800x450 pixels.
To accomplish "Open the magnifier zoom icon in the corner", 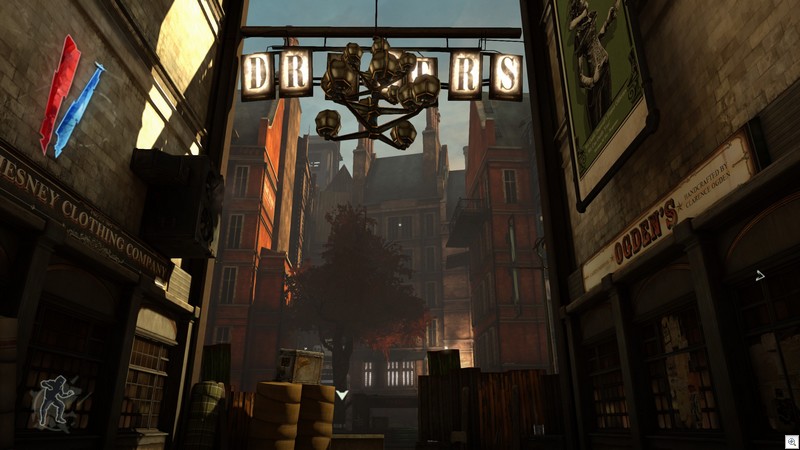I will point(788,439).
